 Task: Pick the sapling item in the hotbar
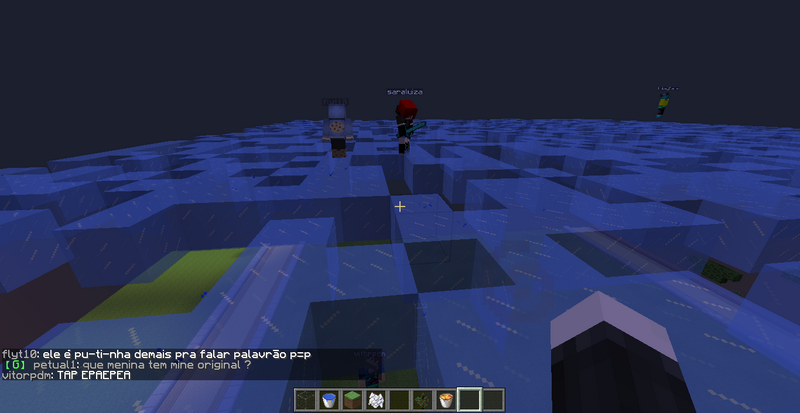(x=422, y=401)
